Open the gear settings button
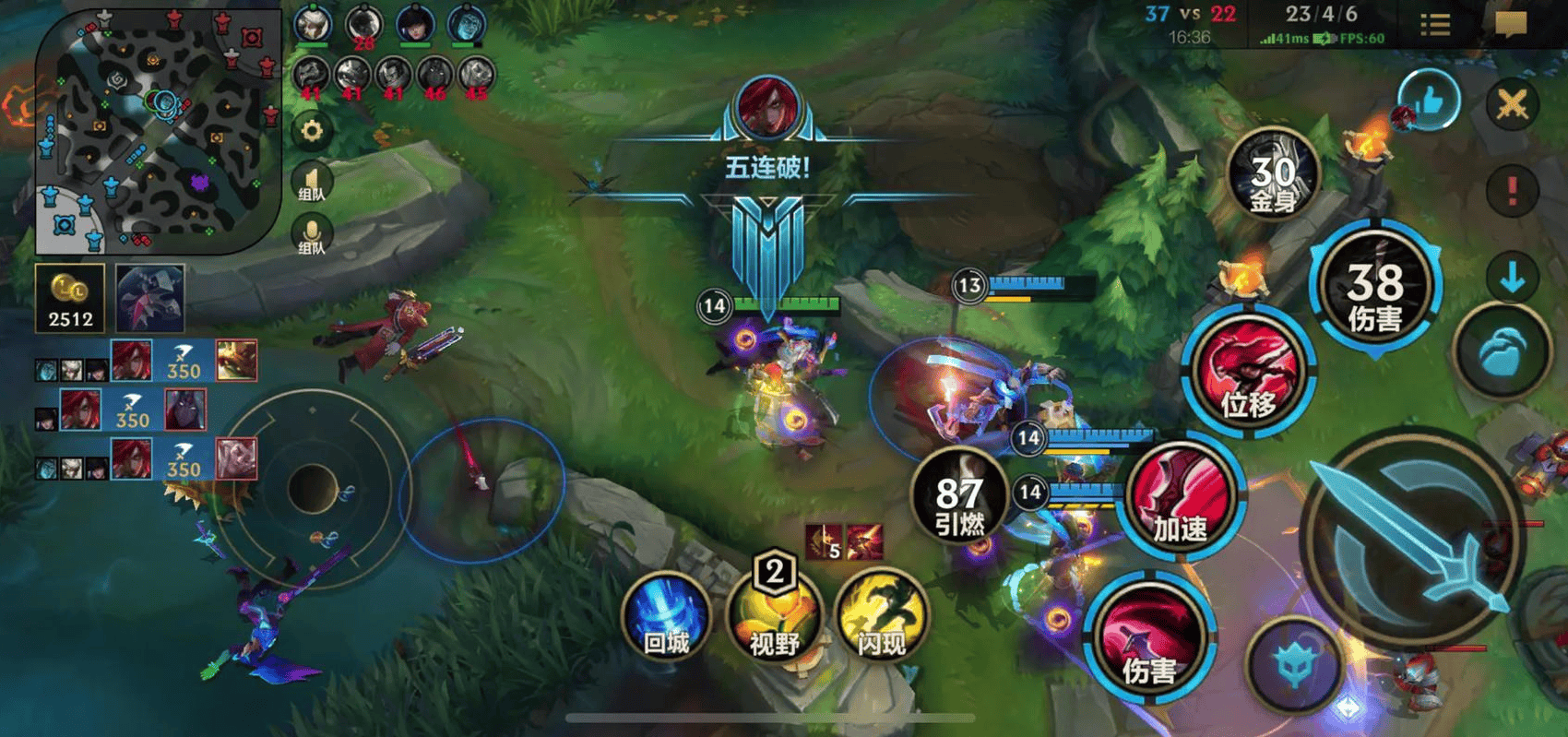The image size is (1568, 737). (x=312, y=131)
